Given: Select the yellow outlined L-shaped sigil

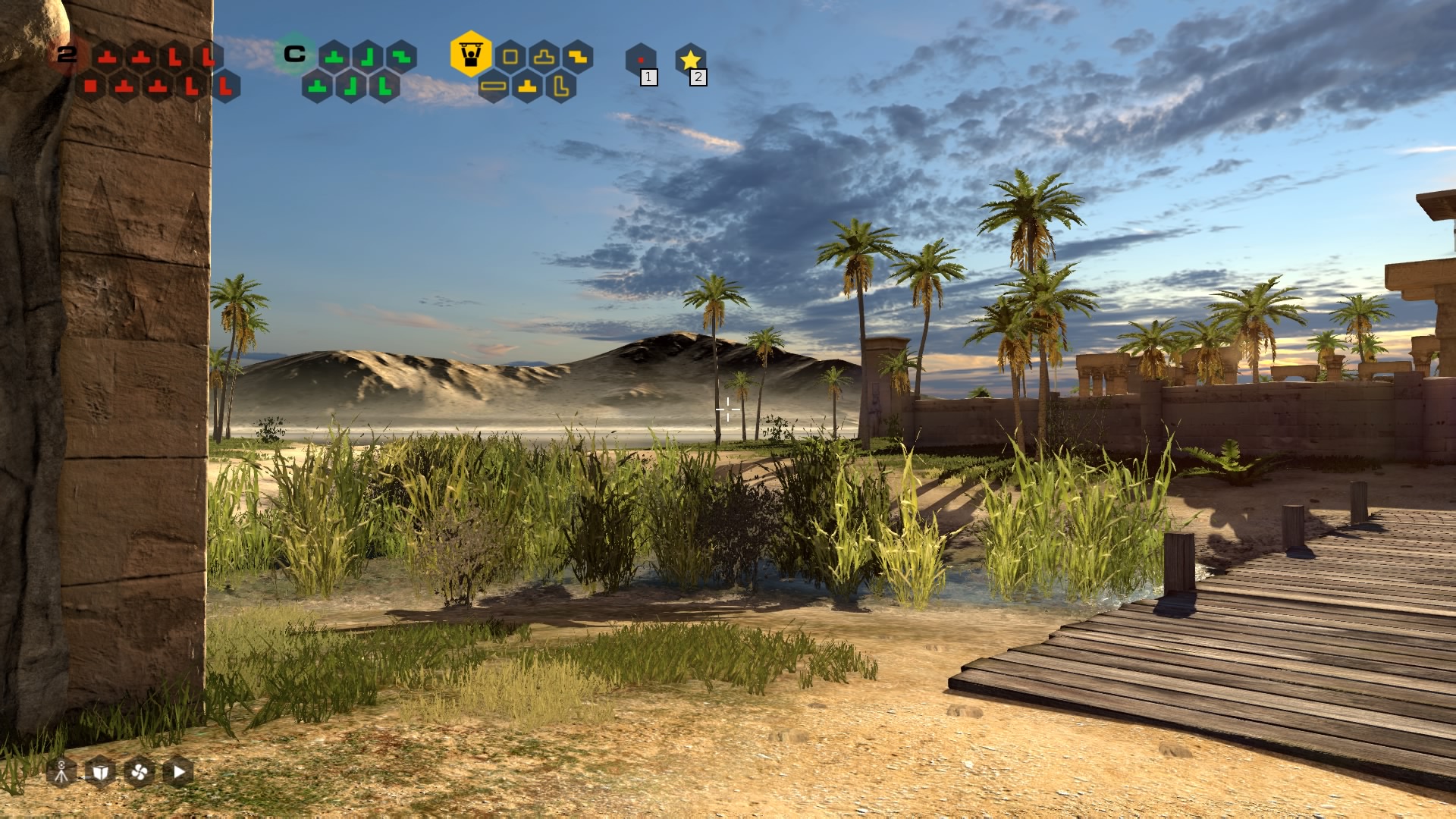Looking at the screenshot, I should 560,86.
